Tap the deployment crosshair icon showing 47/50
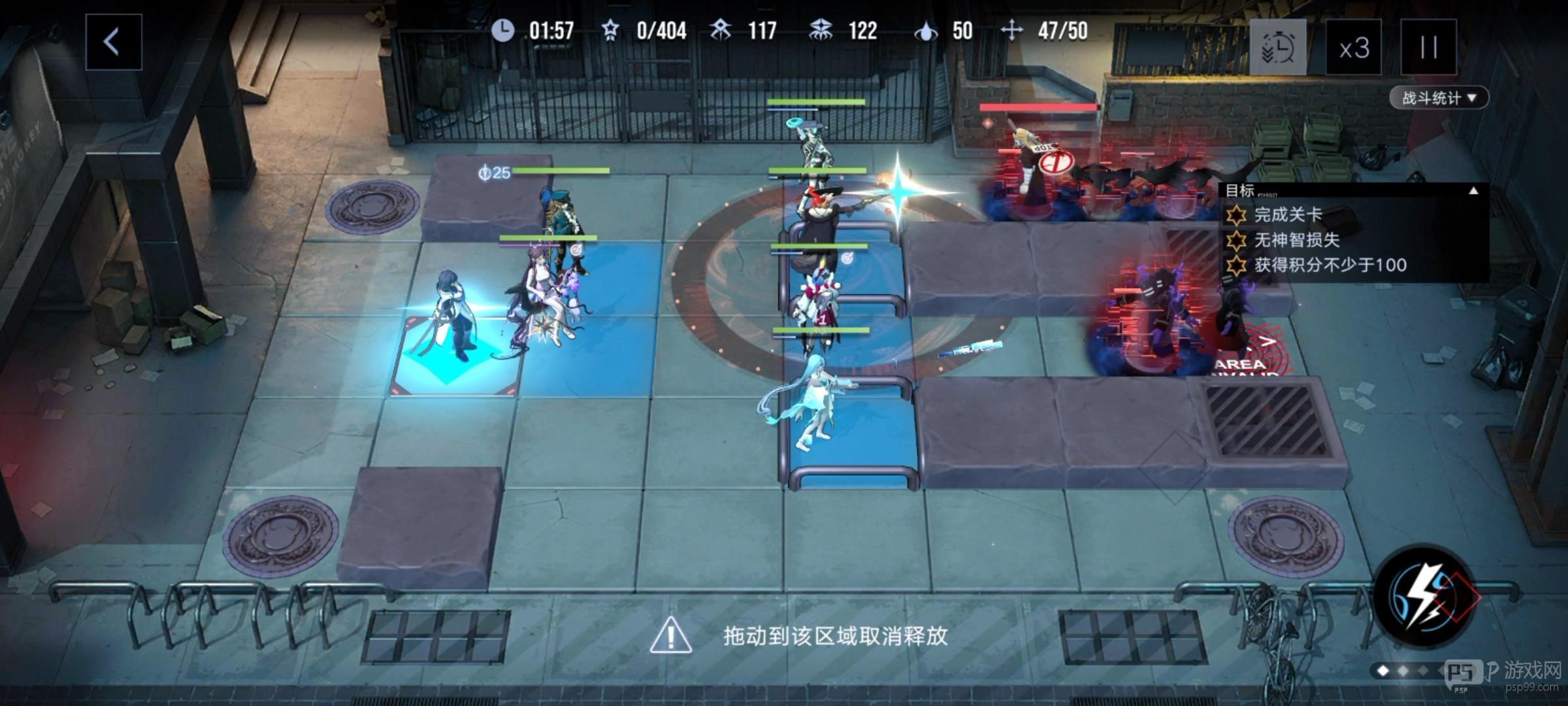Image resolution: width=1568 pixels, height=706 pixels. point(1013,29)
